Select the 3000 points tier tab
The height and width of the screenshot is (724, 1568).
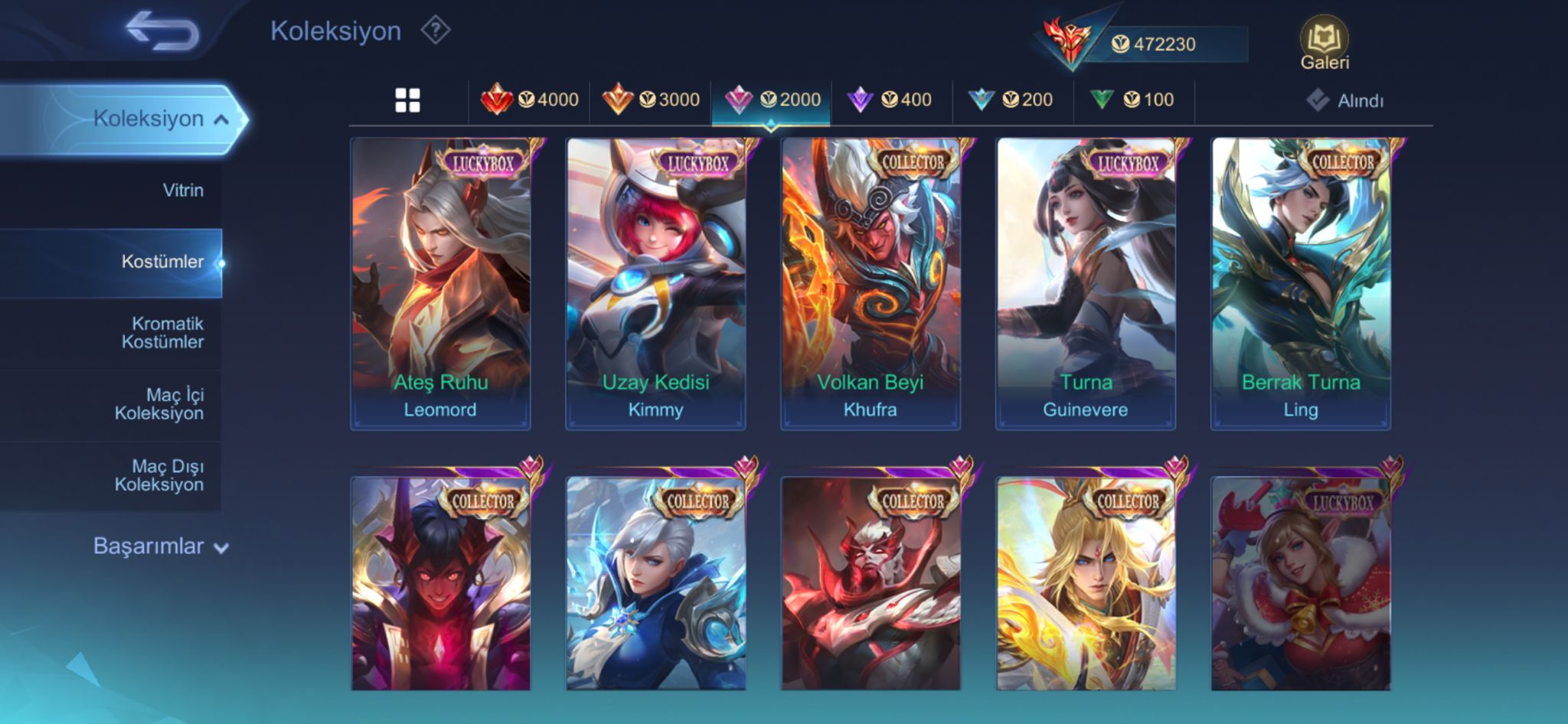click(x=651, y=100)
